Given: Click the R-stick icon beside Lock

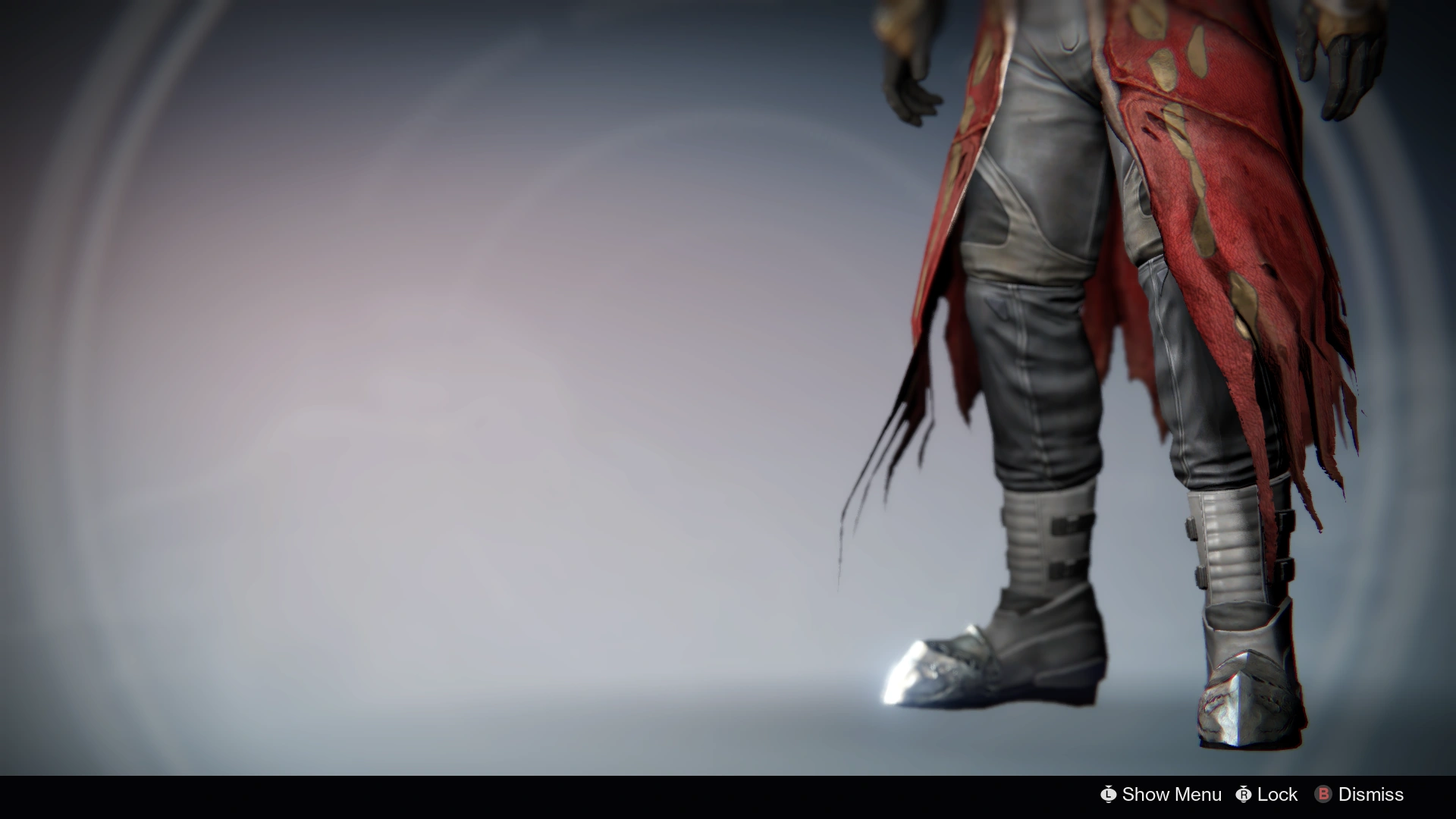Looking at the screenshot, I should click(x=1243, y=795).
